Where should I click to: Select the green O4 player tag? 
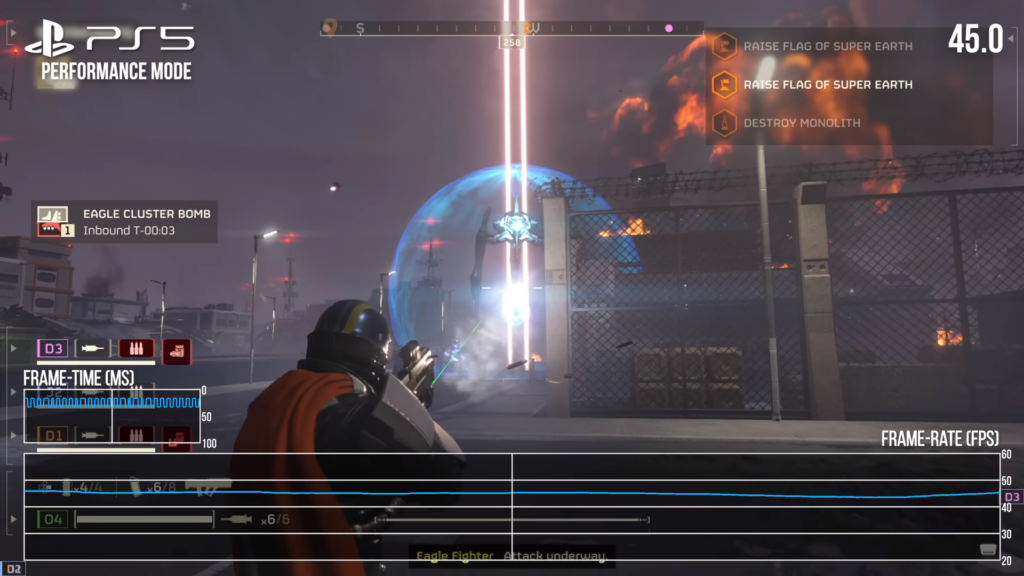coord(53,519)
